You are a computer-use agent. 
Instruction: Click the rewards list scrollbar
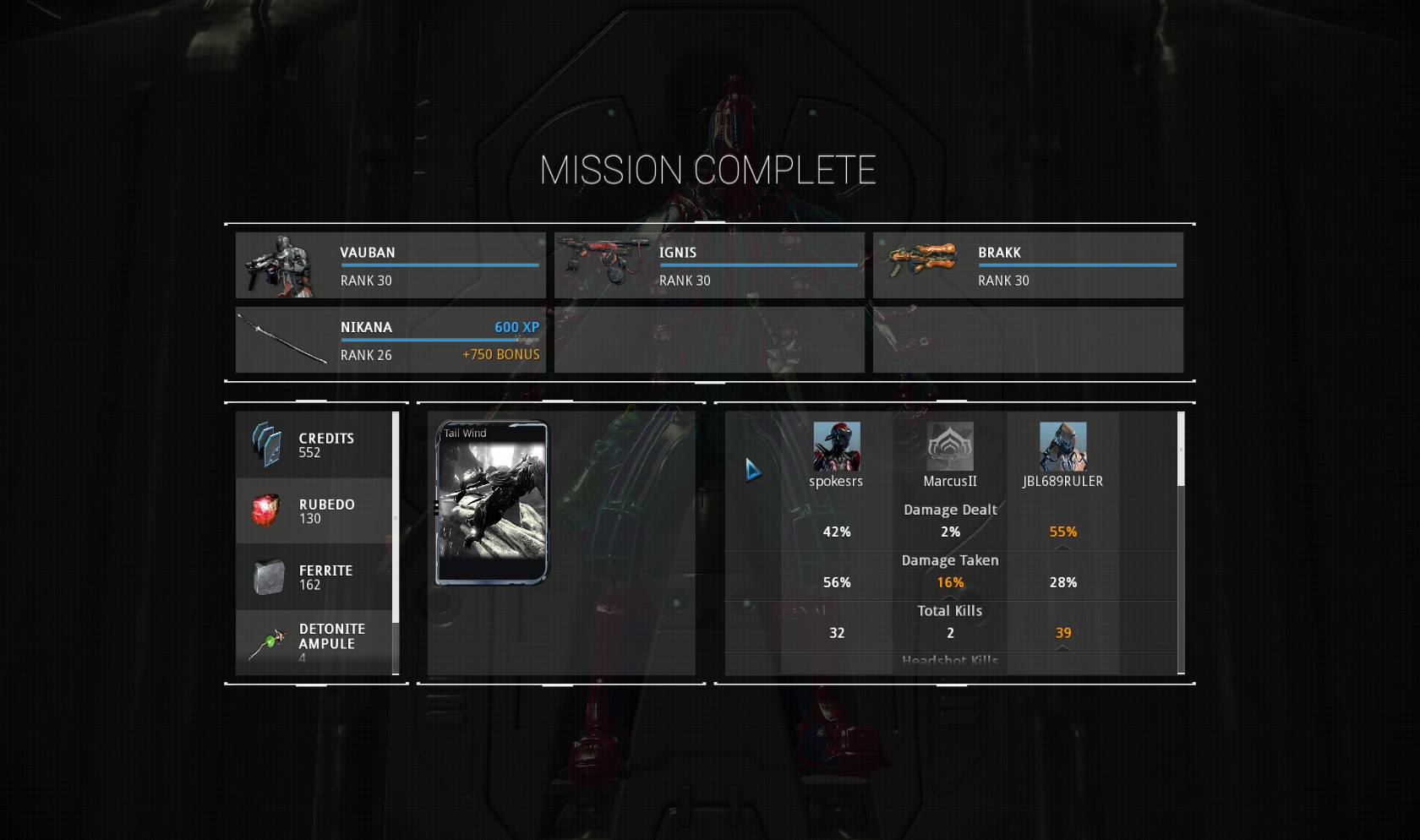pos(396,517)
